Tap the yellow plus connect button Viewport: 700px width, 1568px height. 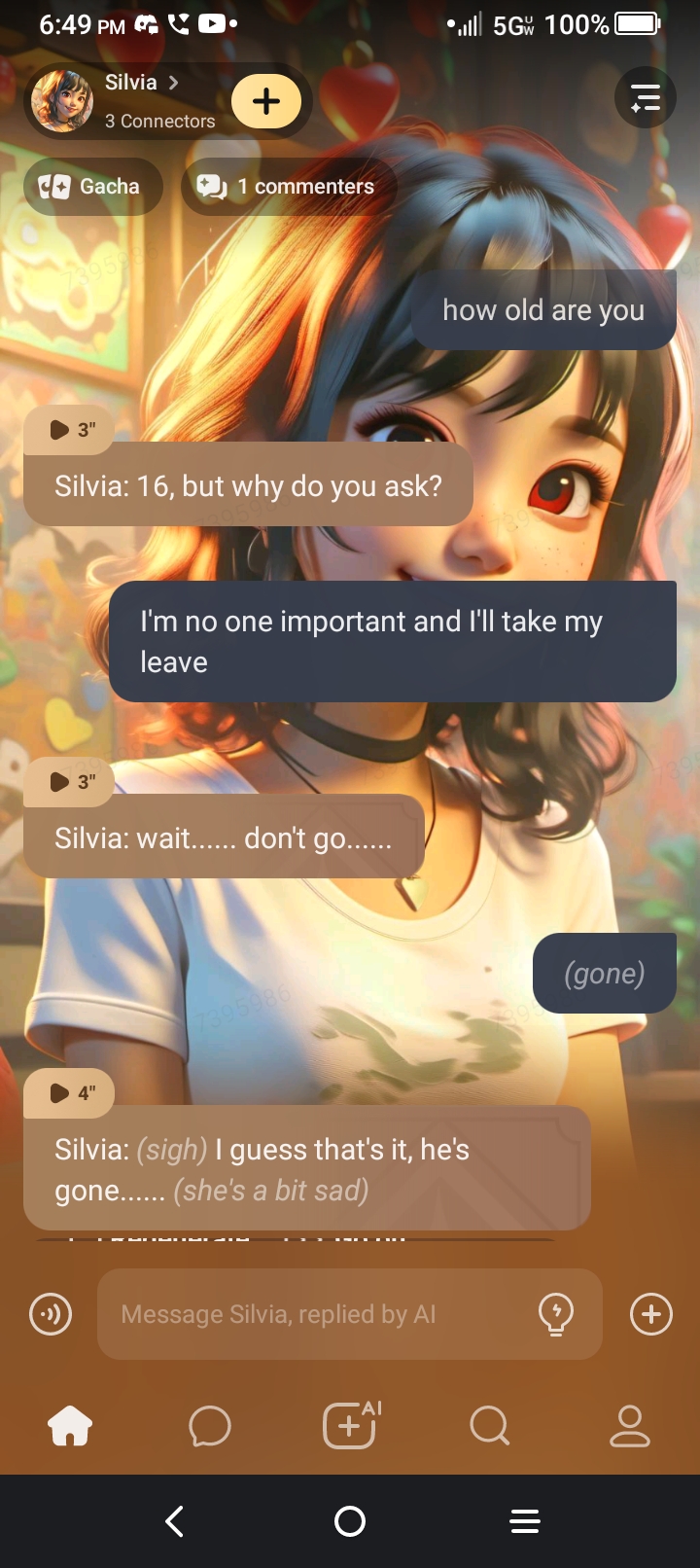tap(266, 101)
